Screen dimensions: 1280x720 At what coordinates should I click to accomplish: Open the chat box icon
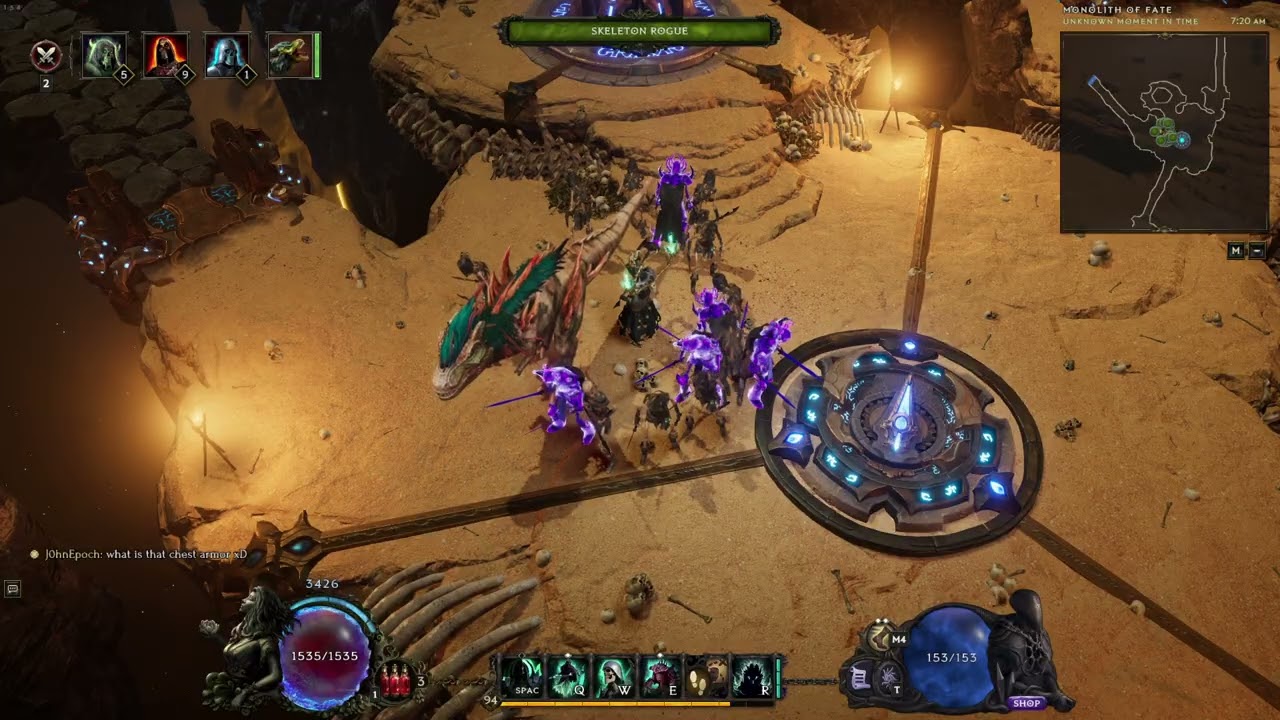[x=12, y=589]
